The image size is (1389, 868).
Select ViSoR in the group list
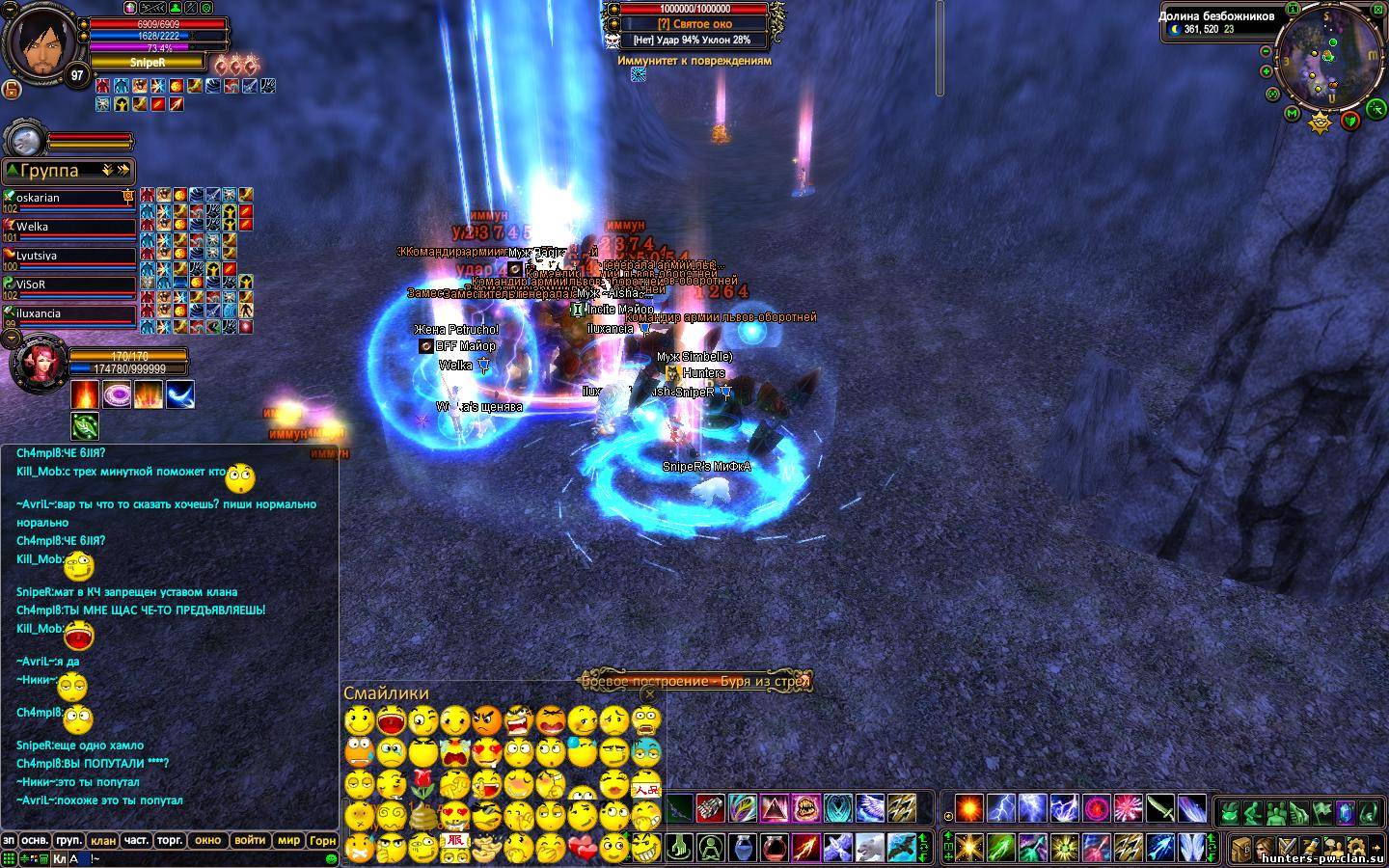pos(72,285)
